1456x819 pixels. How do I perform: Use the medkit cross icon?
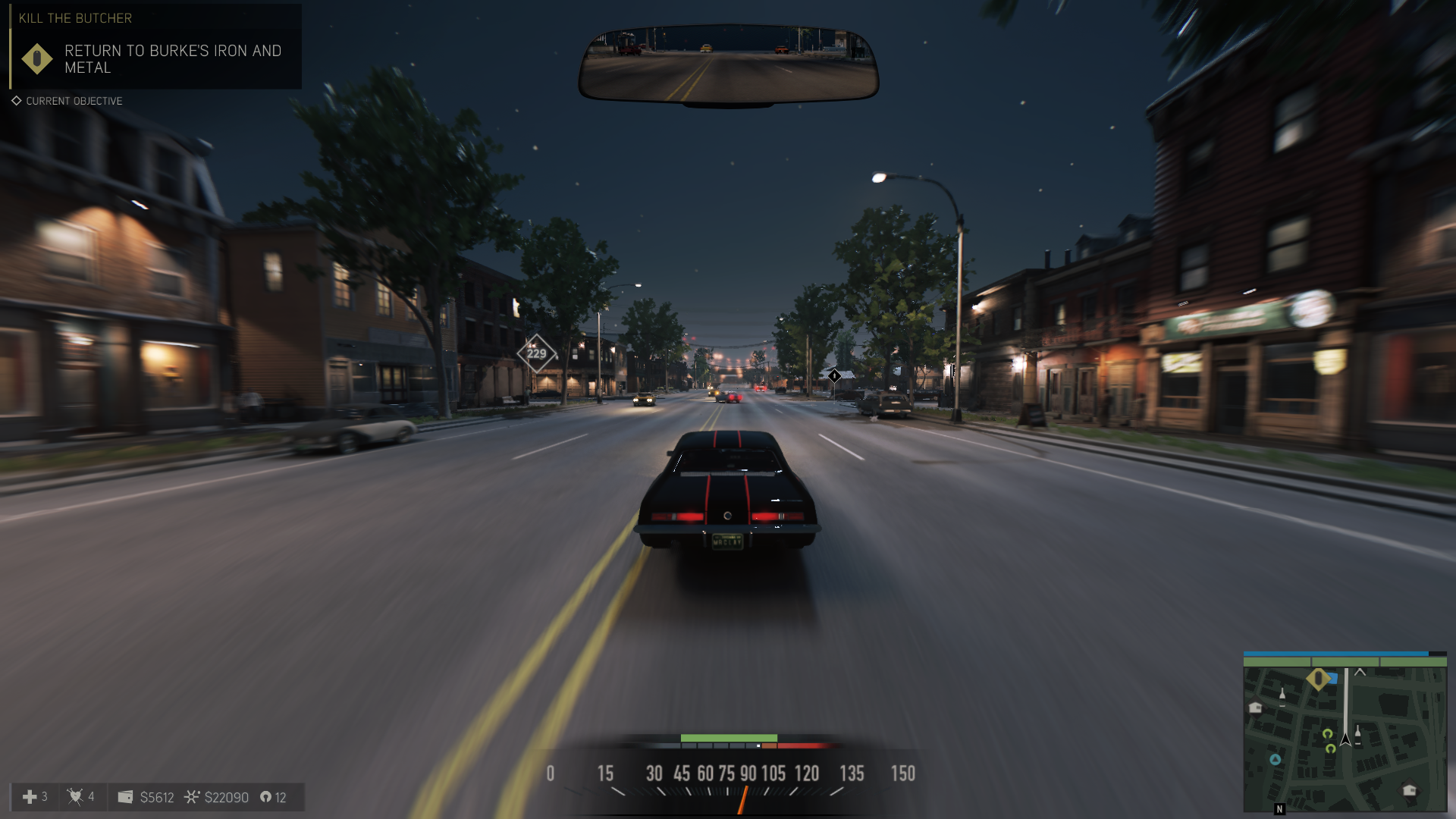(30, 797)
